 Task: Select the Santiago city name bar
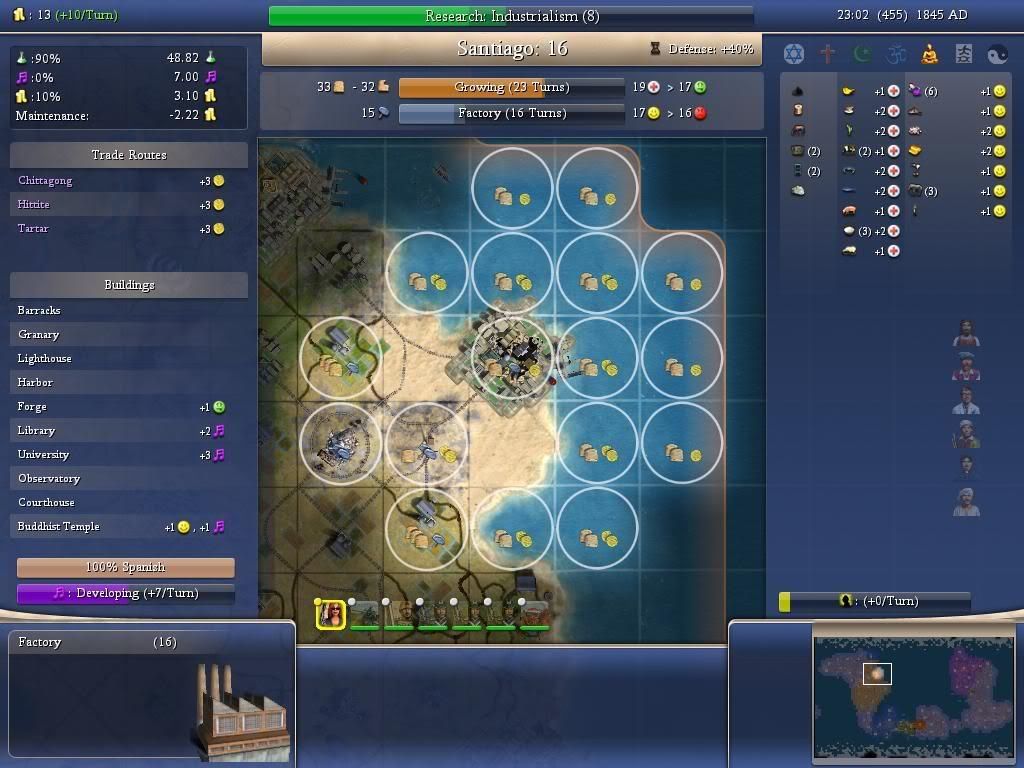click(511, 49)
